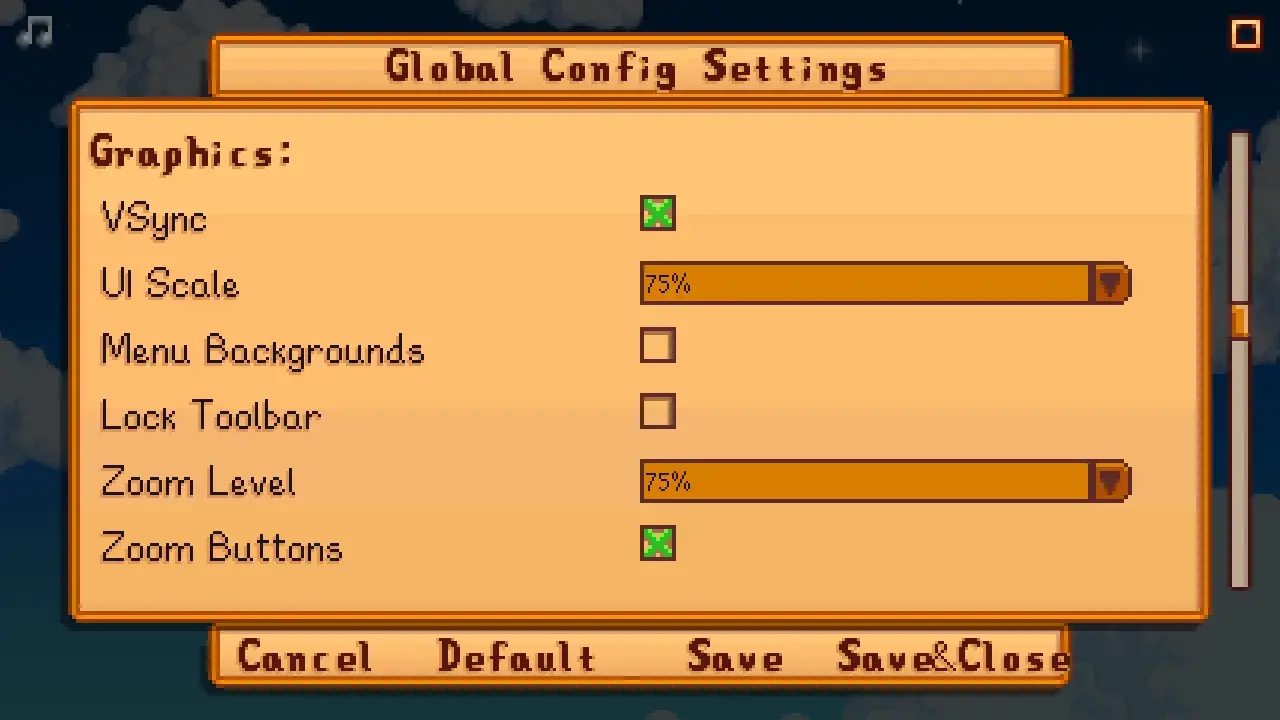
Task: Enable the Lock Toolbar option
Action: click(x=657, y=412)
